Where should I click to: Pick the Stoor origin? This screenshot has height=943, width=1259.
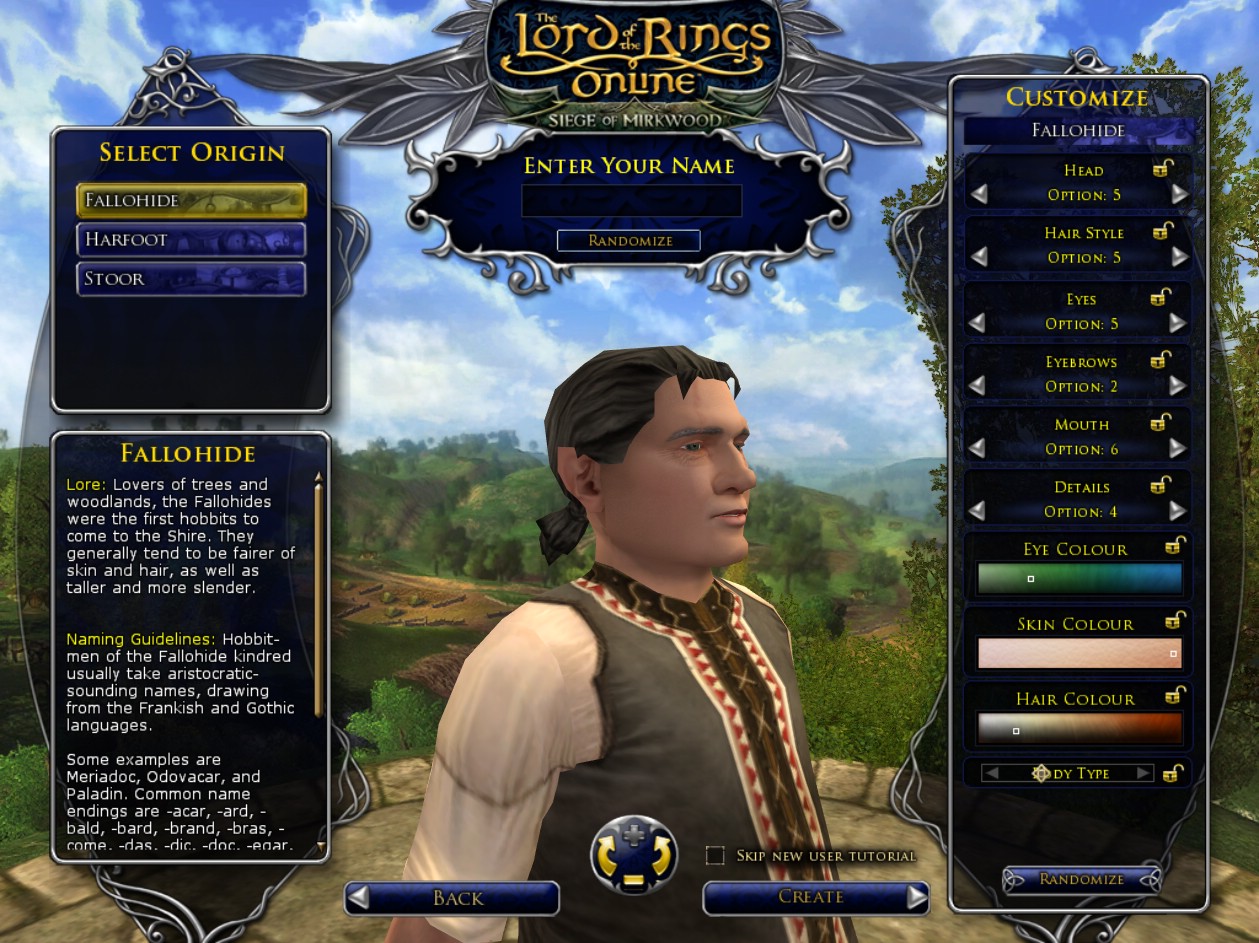click(191, 279)
